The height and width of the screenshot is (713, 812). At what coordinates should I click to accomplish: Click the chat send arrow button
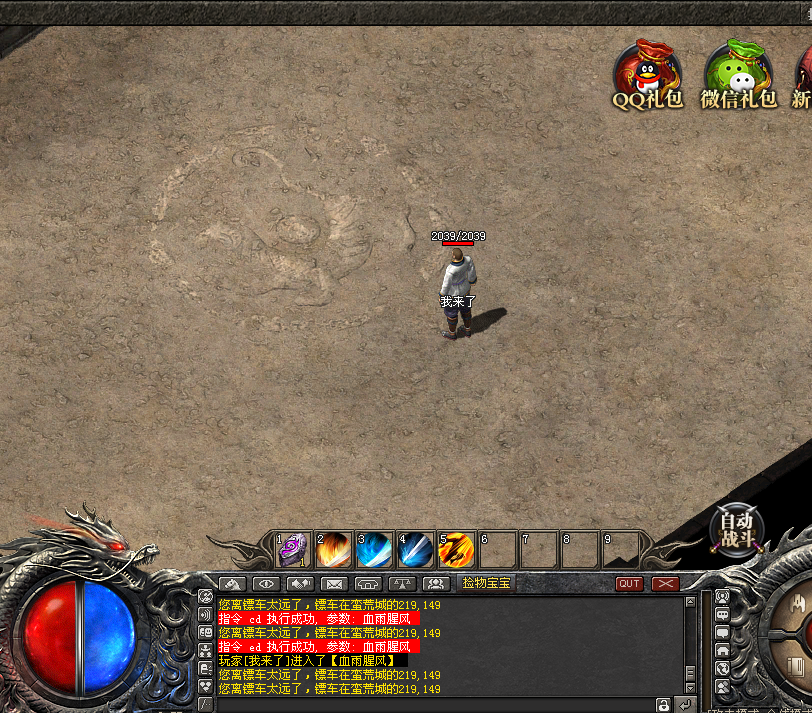(x=685, y=705)
